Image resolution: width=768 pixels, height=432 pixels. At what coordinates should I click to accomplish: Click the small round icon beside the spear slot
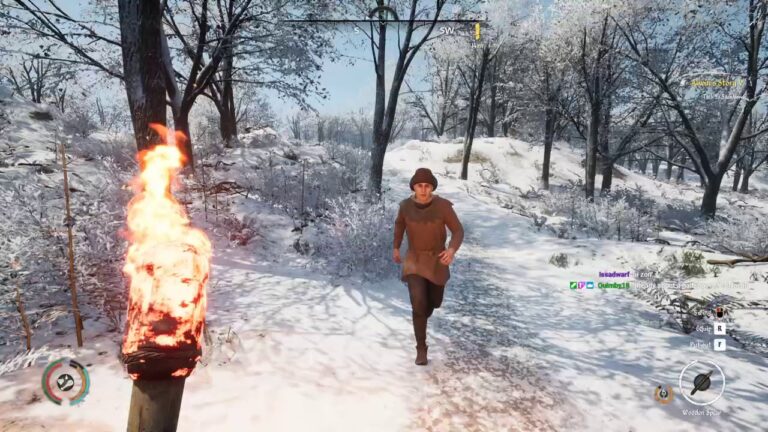pyautogui.click(x=662, y=393)
